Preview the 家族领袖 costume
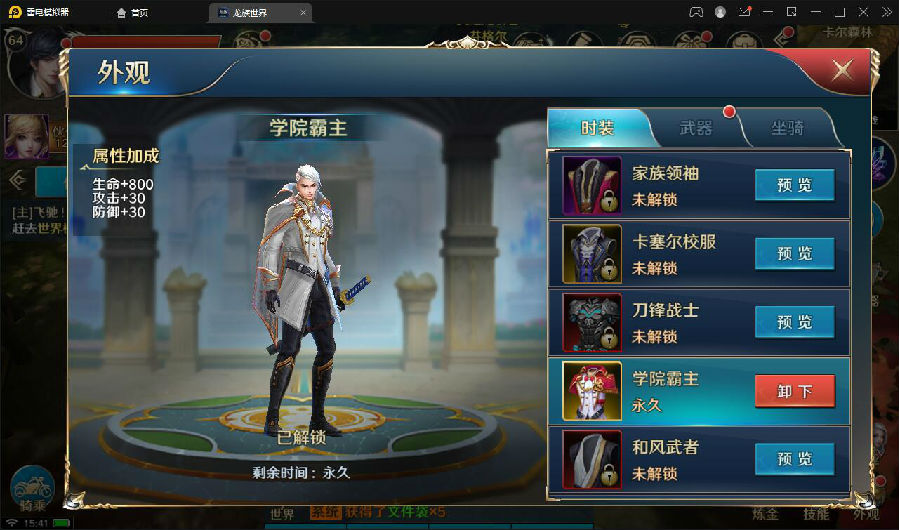Viewport: 899px width, 530px height. tap(794, 185)
